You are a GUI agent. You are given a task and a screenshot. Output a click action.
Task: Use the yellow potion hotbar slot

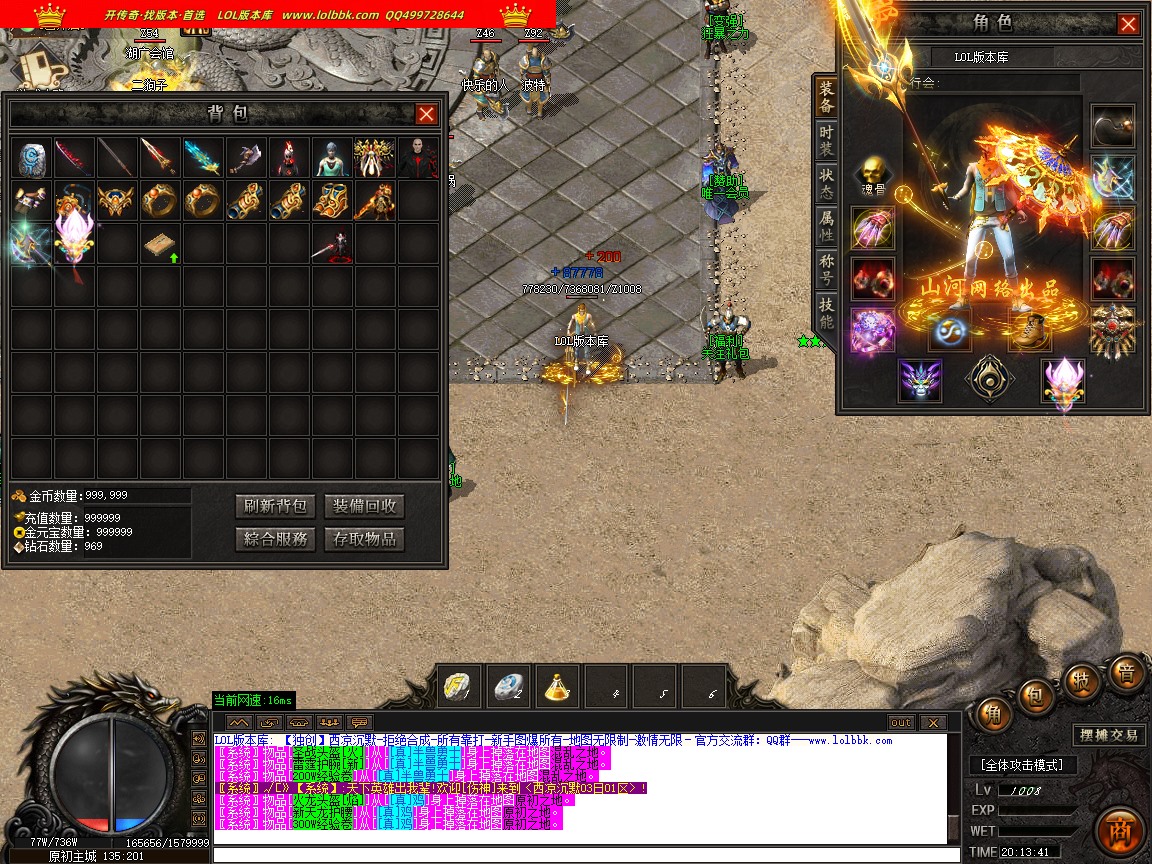pyautogui.click(x=558, y=687)
